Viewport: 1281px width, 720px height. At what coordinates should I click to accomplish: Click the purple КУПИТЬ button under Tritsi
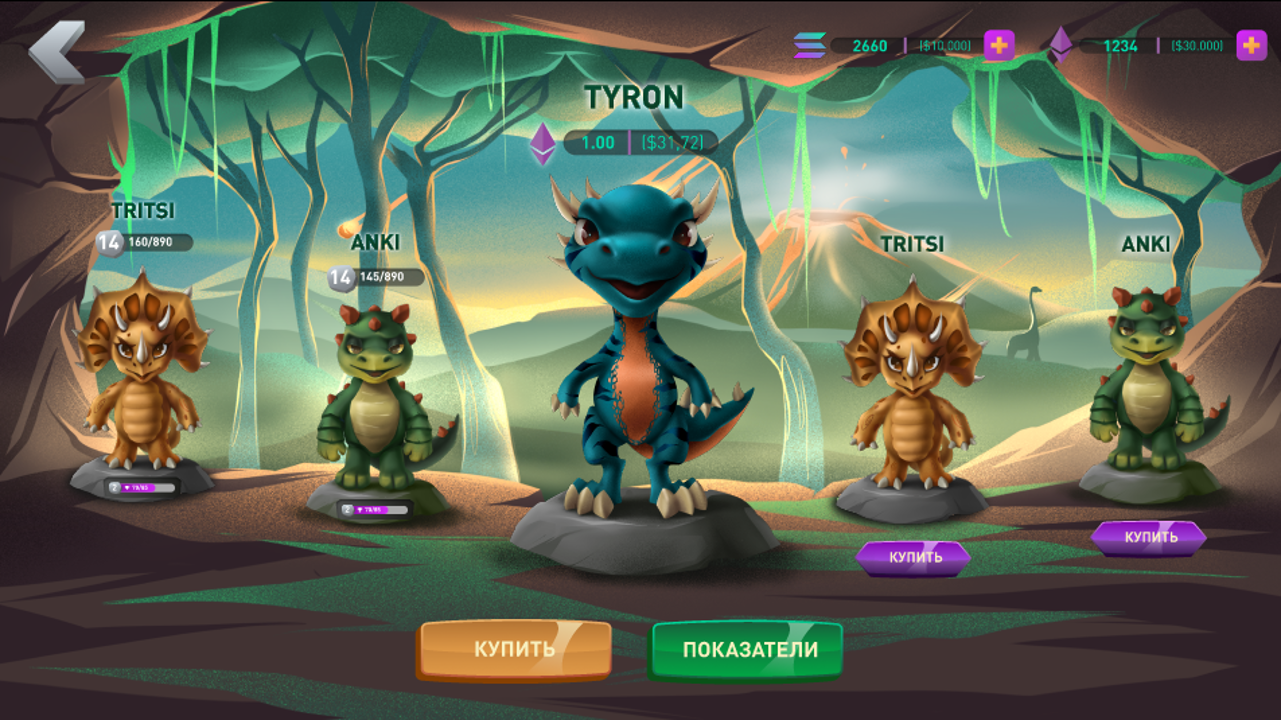(914, 558)
